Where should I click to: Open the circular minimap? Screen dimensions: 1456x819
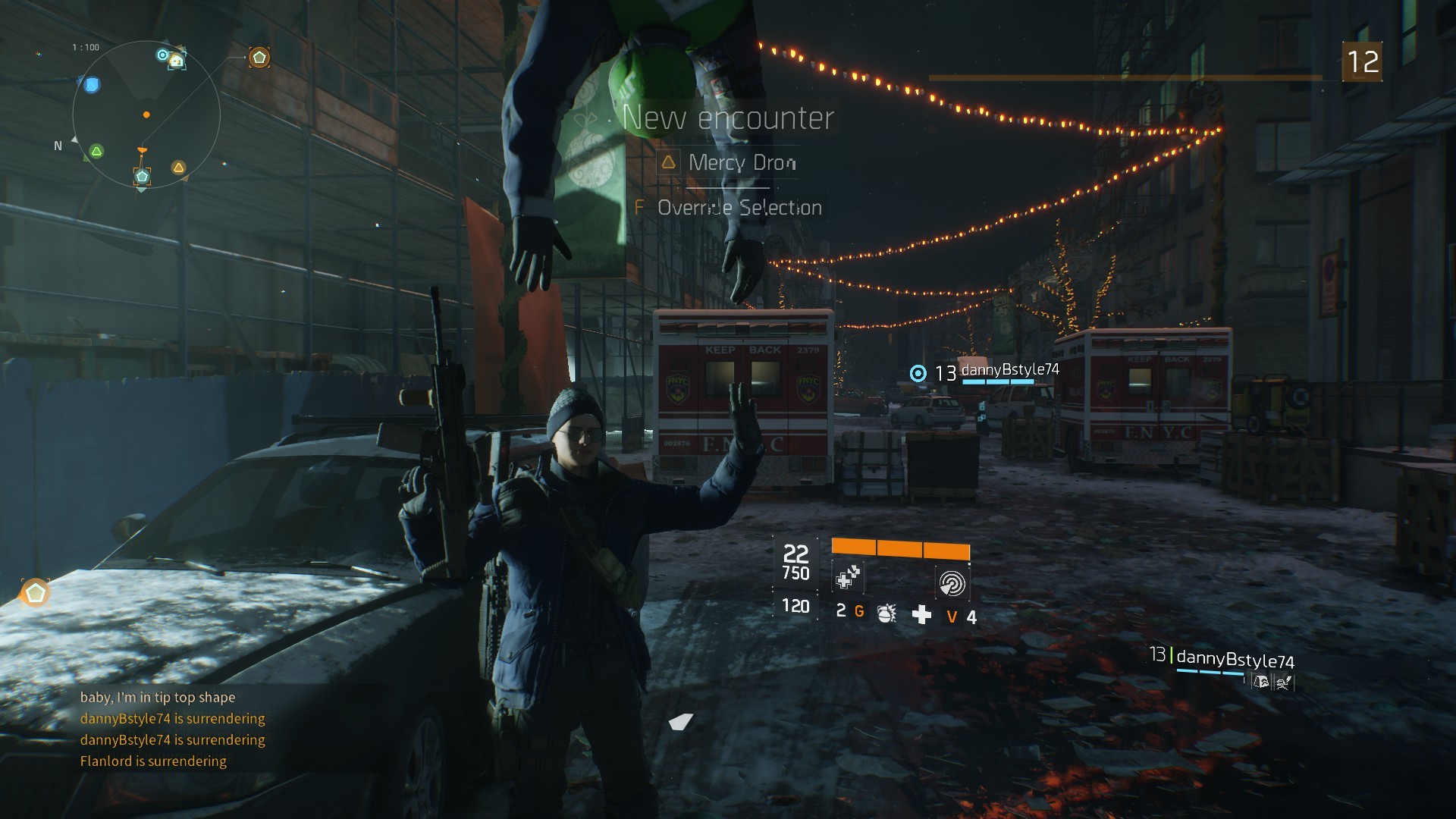point(146,115)
